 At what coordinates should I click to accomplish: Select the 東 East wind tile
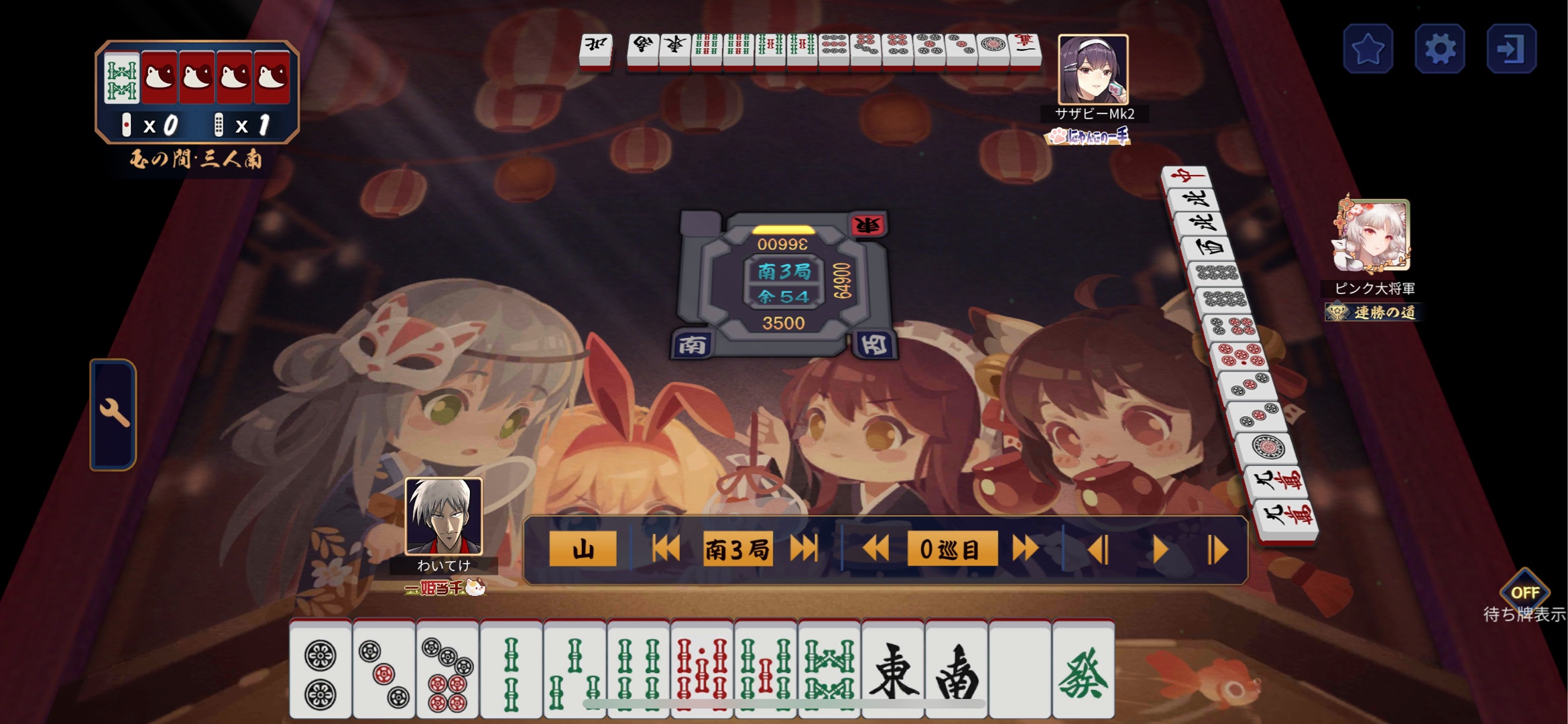pyautogui.click(x=893, y=670)
